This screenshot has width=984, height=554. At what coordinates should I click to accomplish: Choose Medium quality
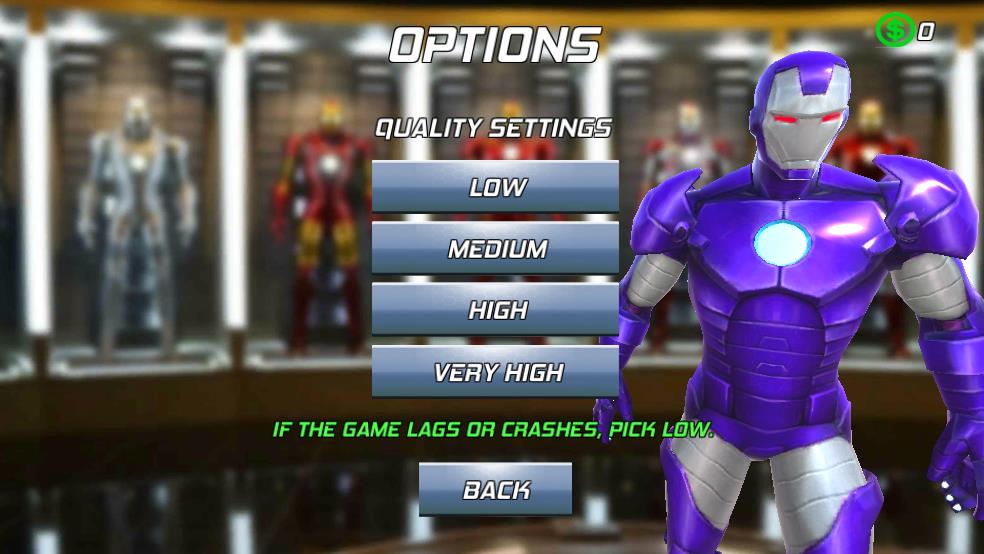click(x=495, y=249)
